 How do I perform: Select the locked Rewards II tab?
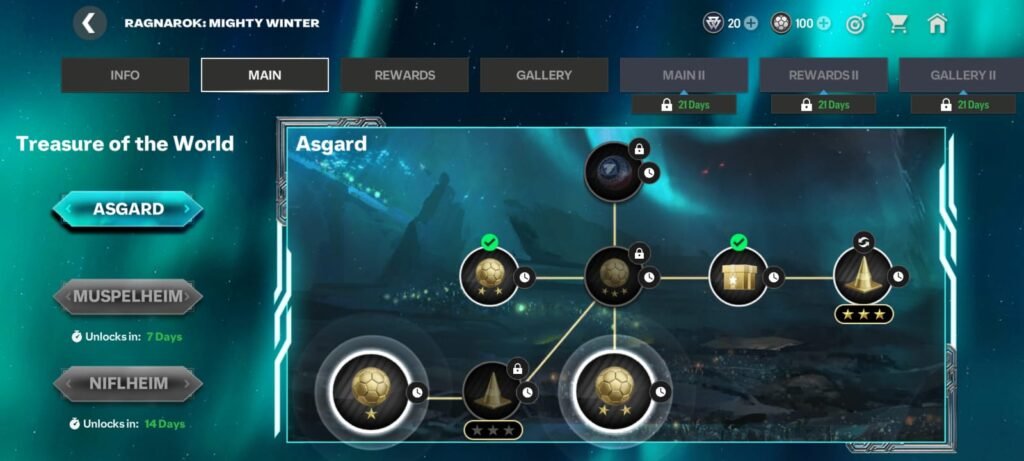[x=823, y=75]
